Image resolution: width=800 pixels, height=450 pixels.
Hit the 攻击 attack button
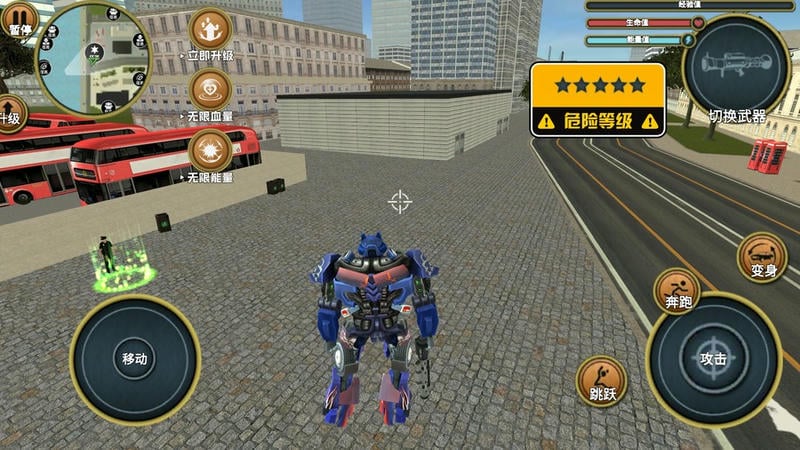713,359
